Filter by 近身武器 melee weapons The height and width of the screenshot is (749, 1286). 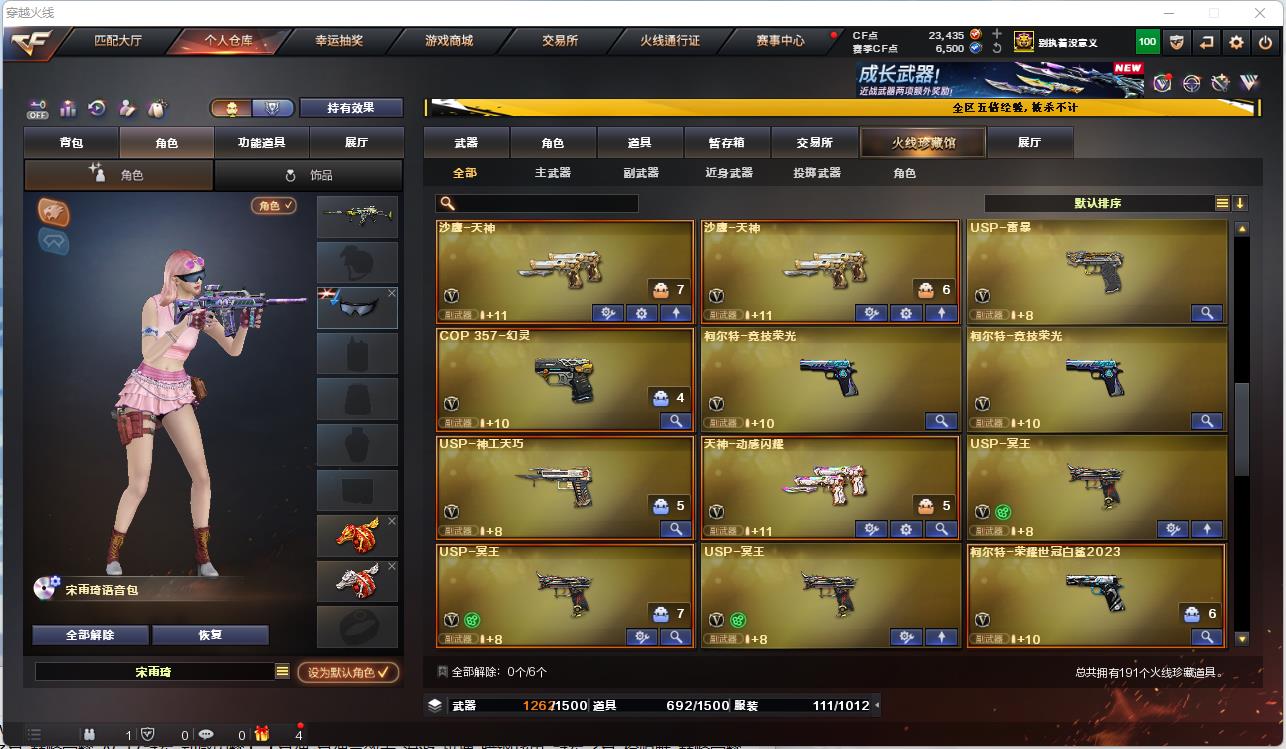click(728, 173)
